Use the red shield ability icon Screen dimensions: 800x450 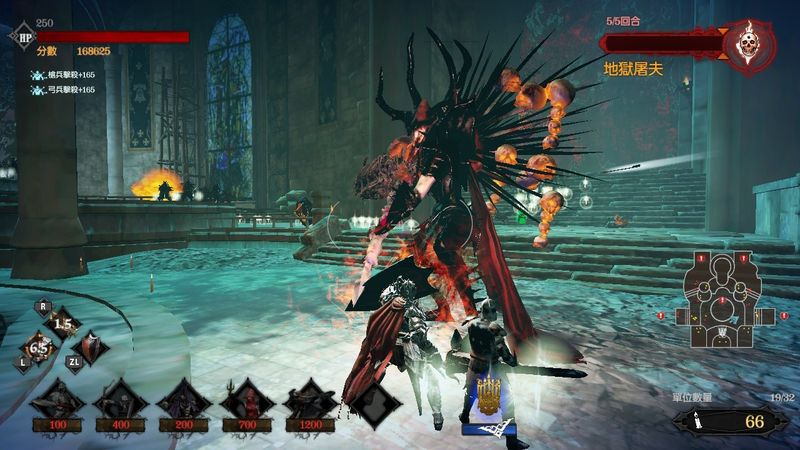(x=88, y=348)
